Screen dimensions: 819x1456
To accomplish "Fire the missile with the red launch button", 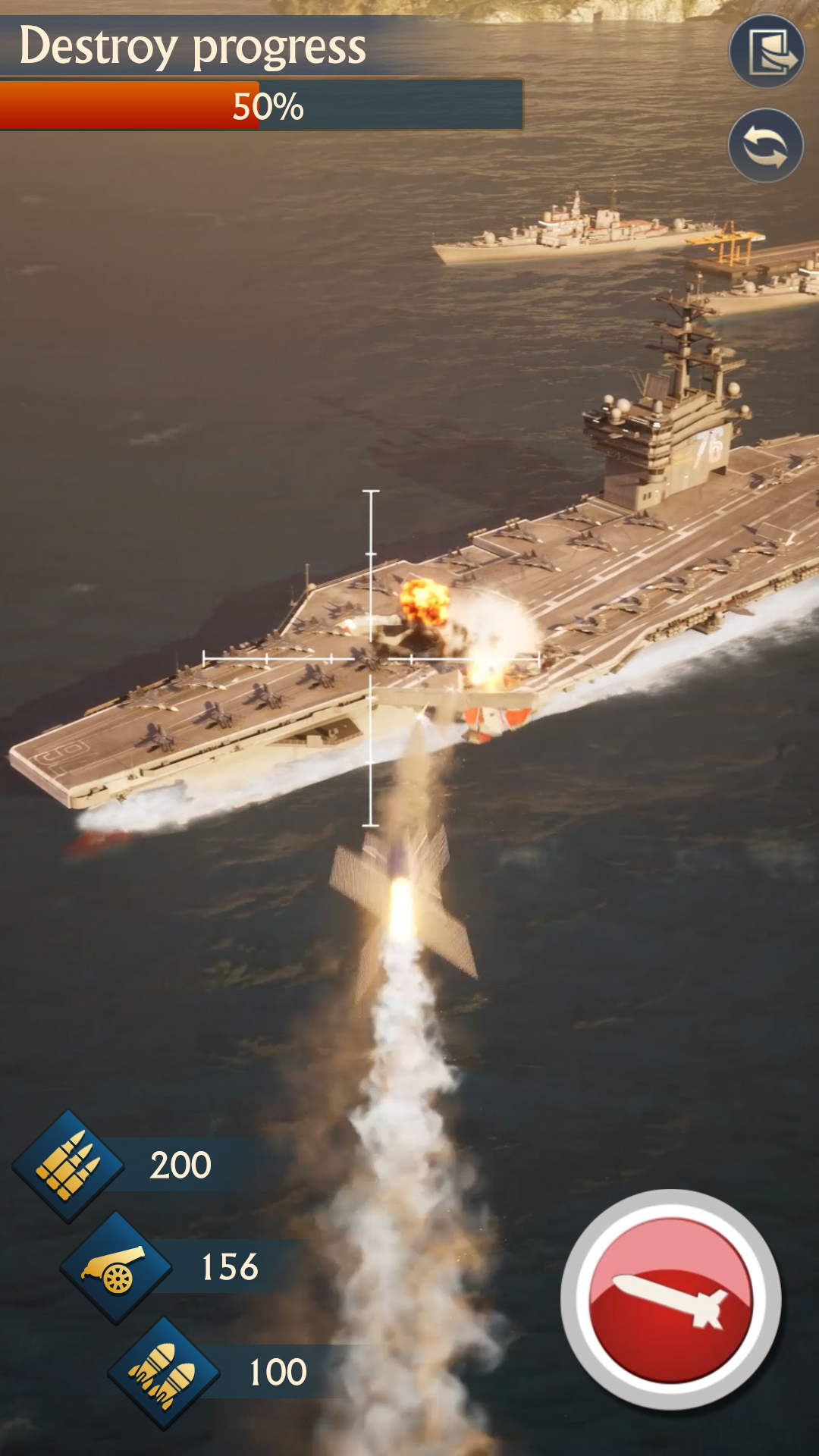I will click(670, 1299).
